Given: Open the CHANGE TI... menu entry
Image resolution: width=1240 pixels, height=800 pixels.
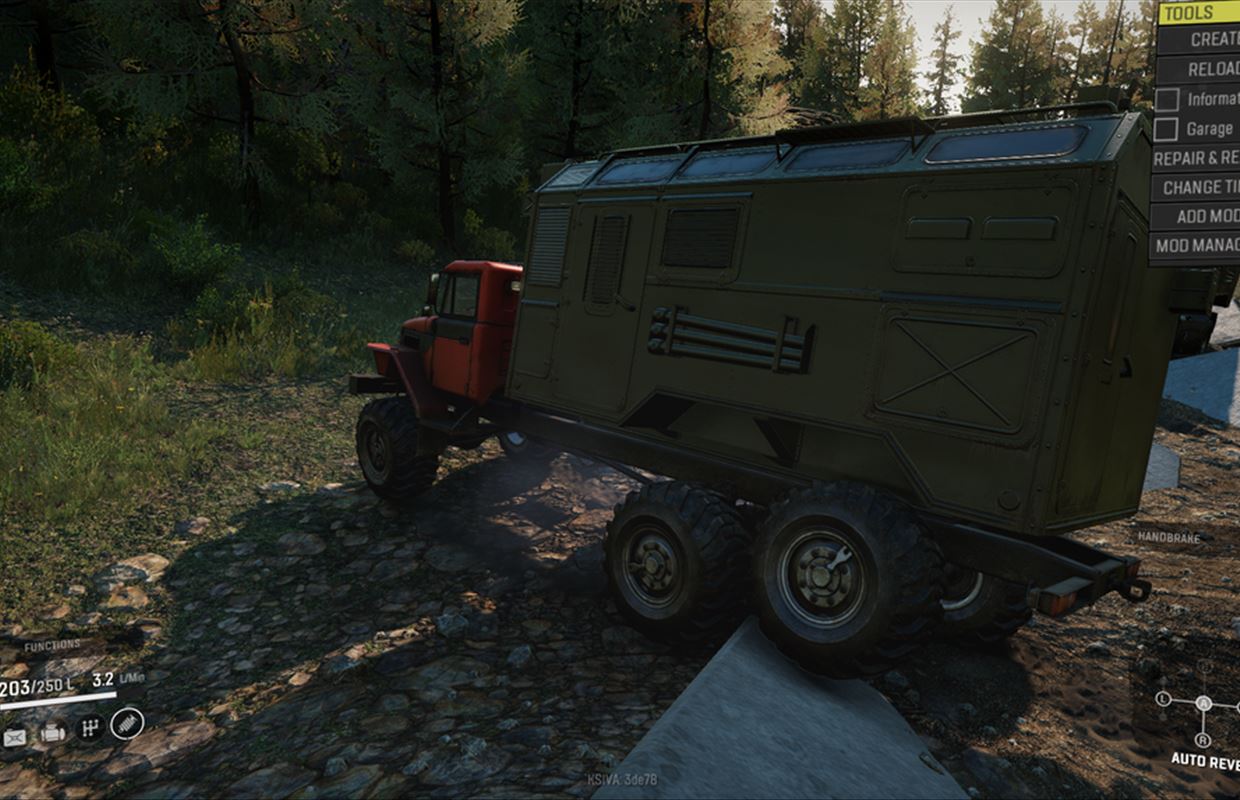Looking at the screenshot, I should point(1196,187).
